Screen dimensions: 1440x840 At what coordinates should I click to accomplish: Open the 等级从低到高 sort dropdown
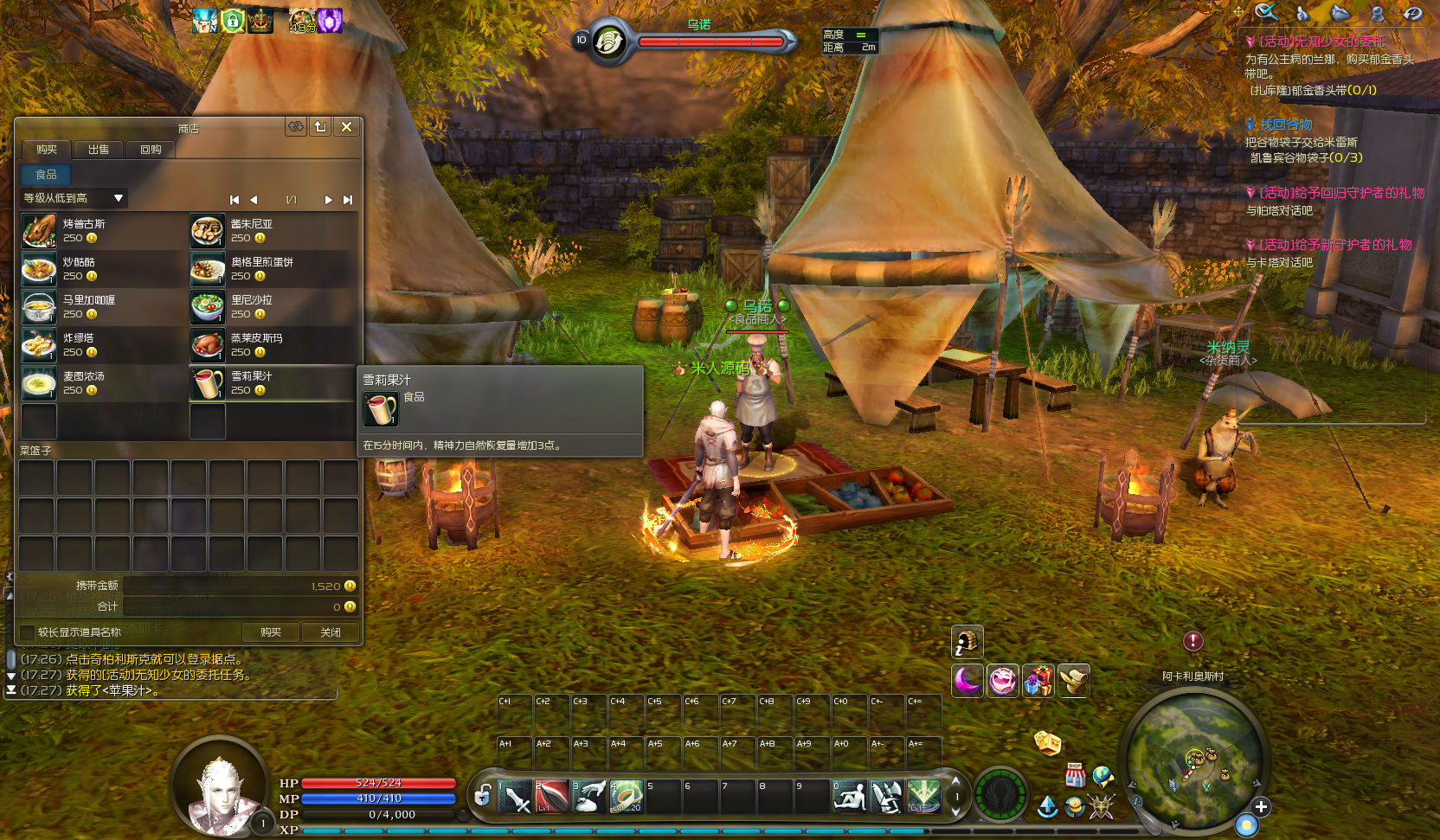point(74,198)
